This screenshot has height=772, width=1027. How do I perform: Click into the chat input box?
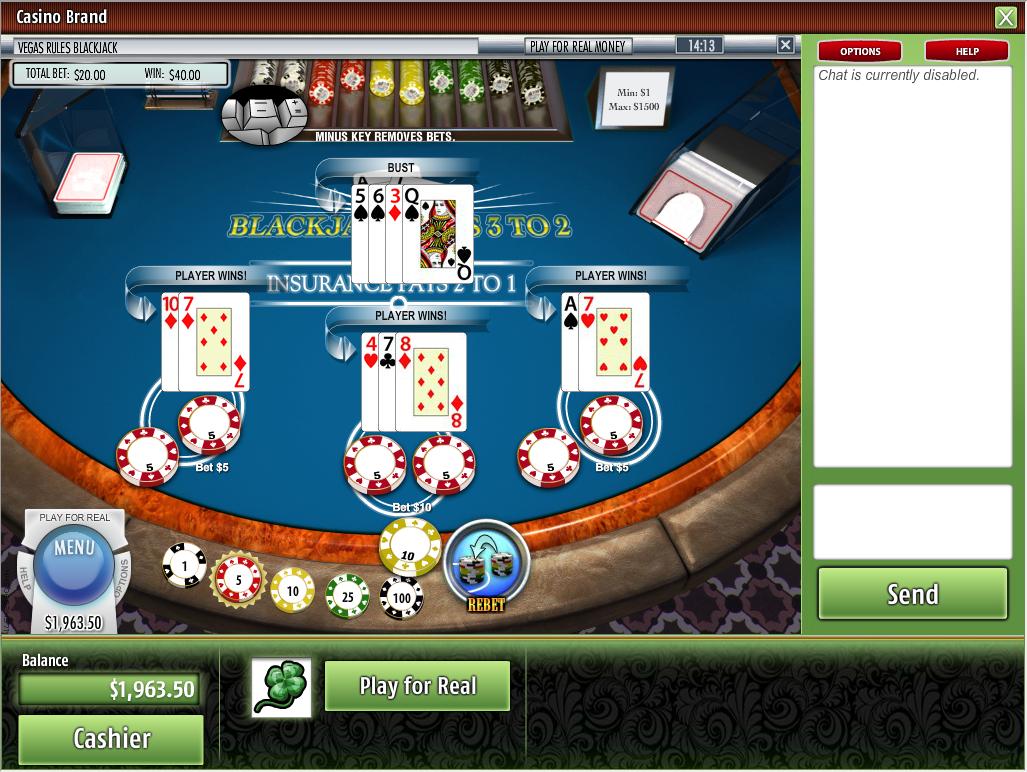912,522
